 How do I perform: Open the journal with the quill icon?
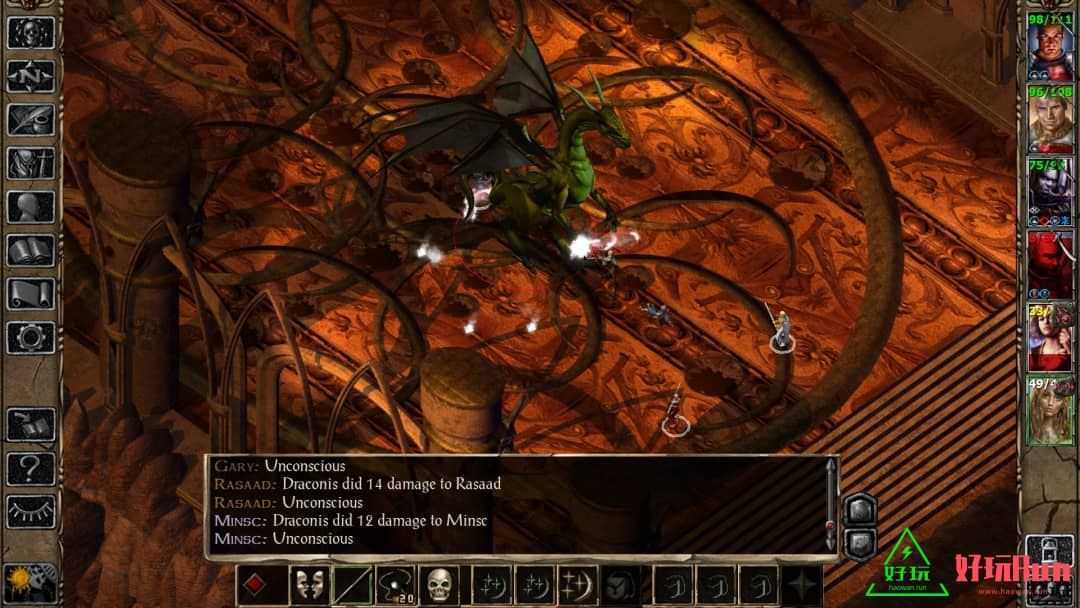(31, 119)
